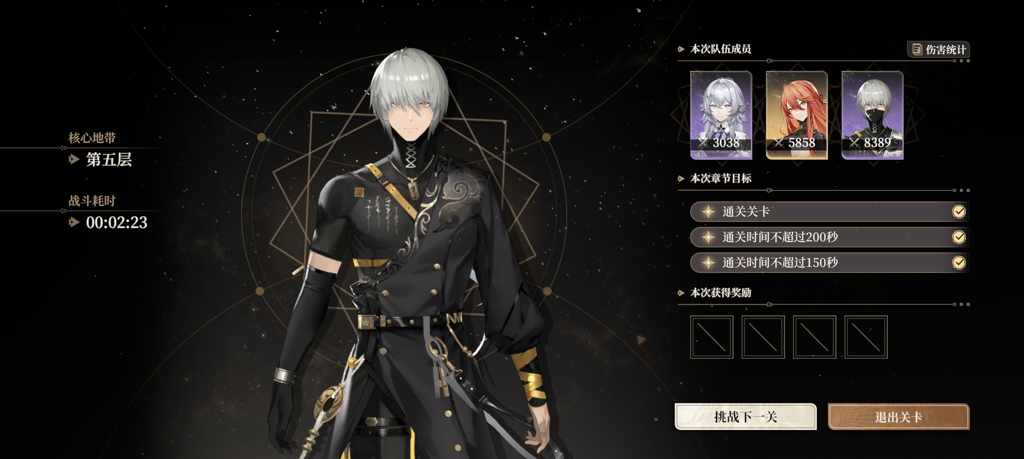Exit the stage with 退出关卡
This screenshot has width=1024, height=459.
point(898,417)
